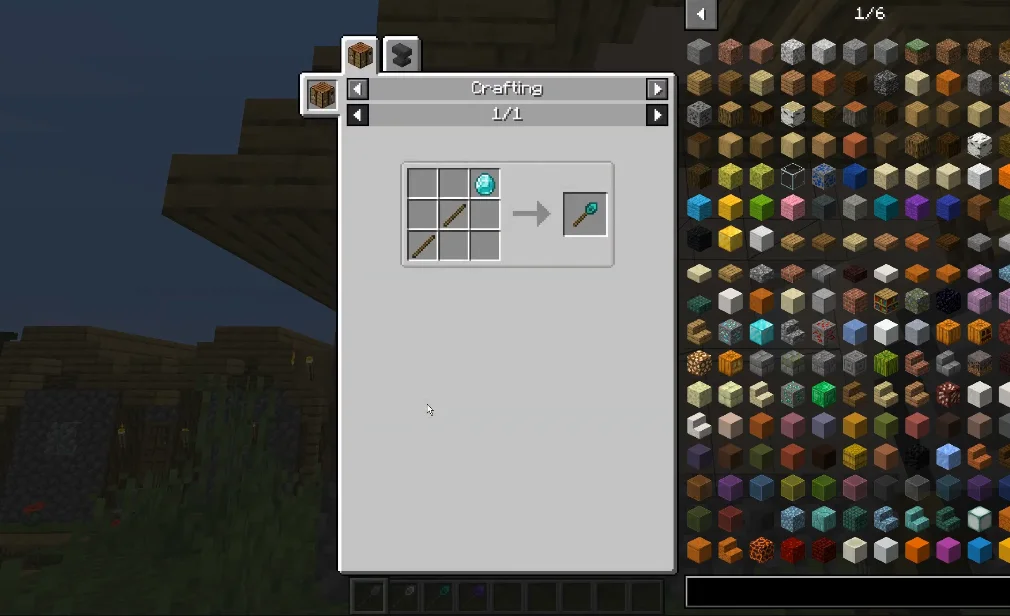Click the stick below the center grid slot diagonally left

tap(423, 245)
